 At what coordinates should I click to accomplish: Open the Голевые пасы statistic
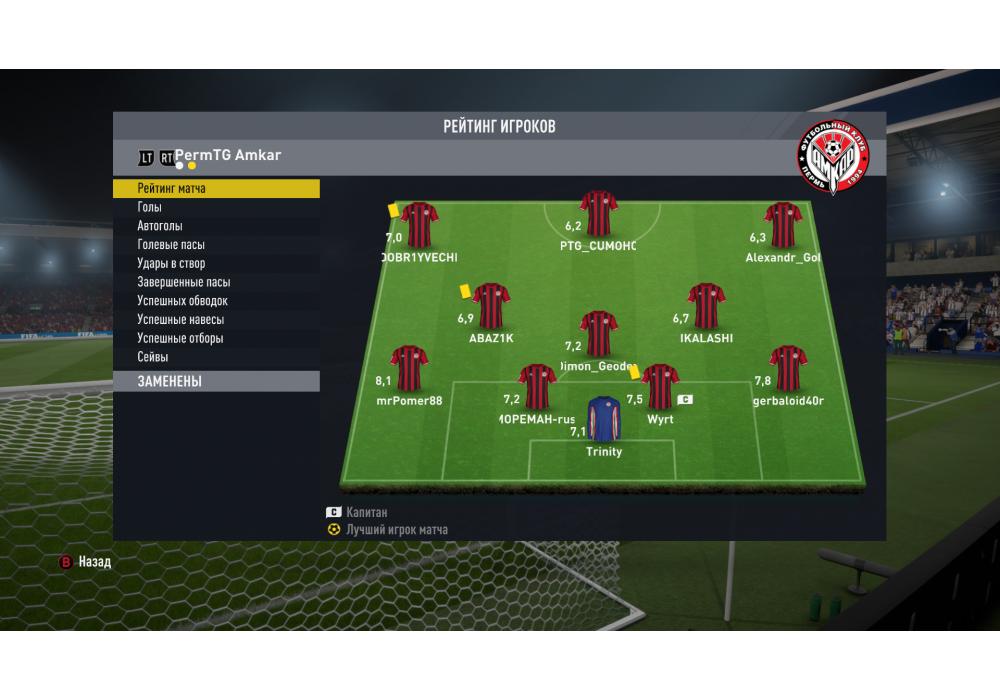tap(216, 245)
